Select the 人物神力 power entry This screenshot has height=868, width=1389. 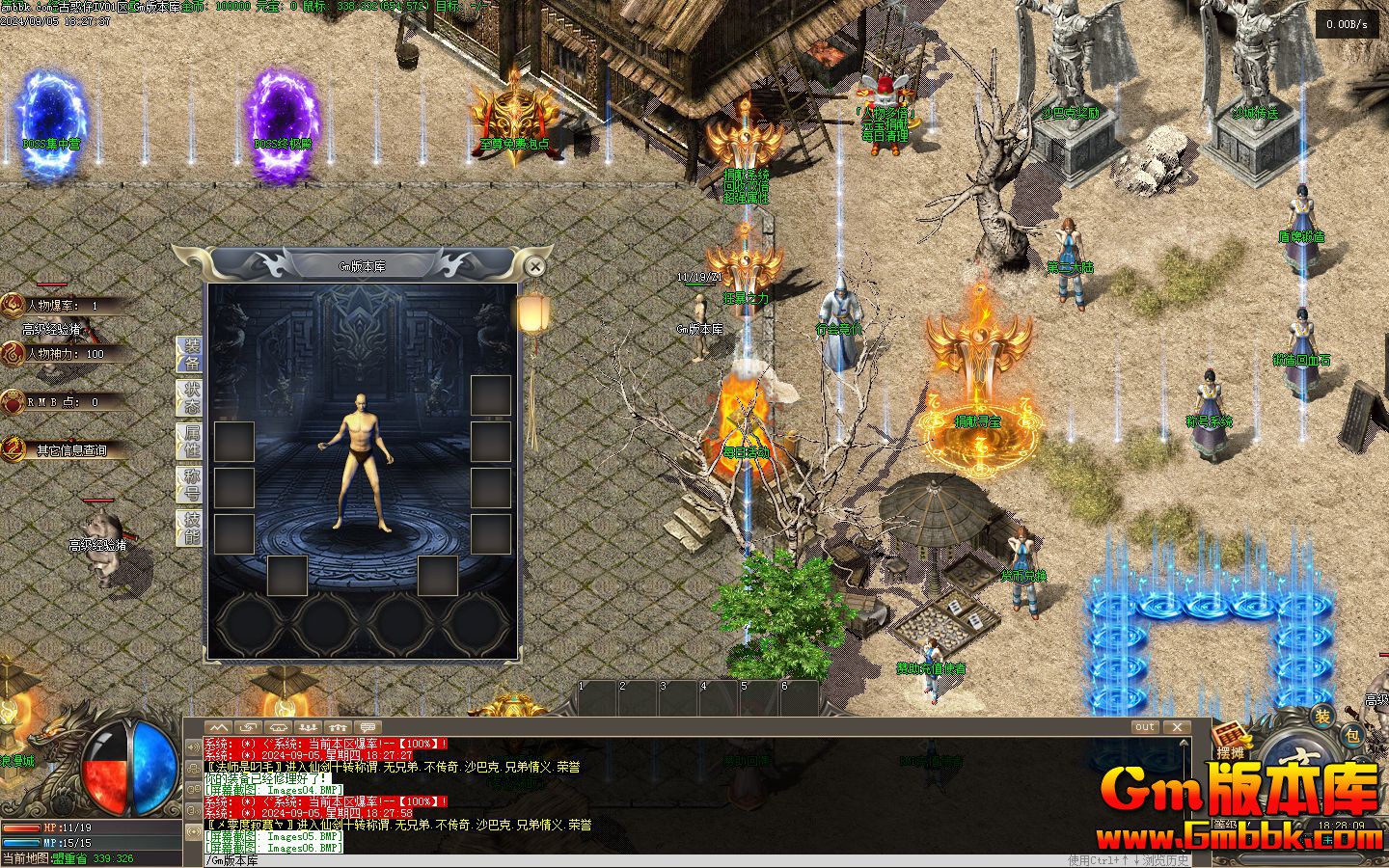pyautogui.click(x=65, y=354)
